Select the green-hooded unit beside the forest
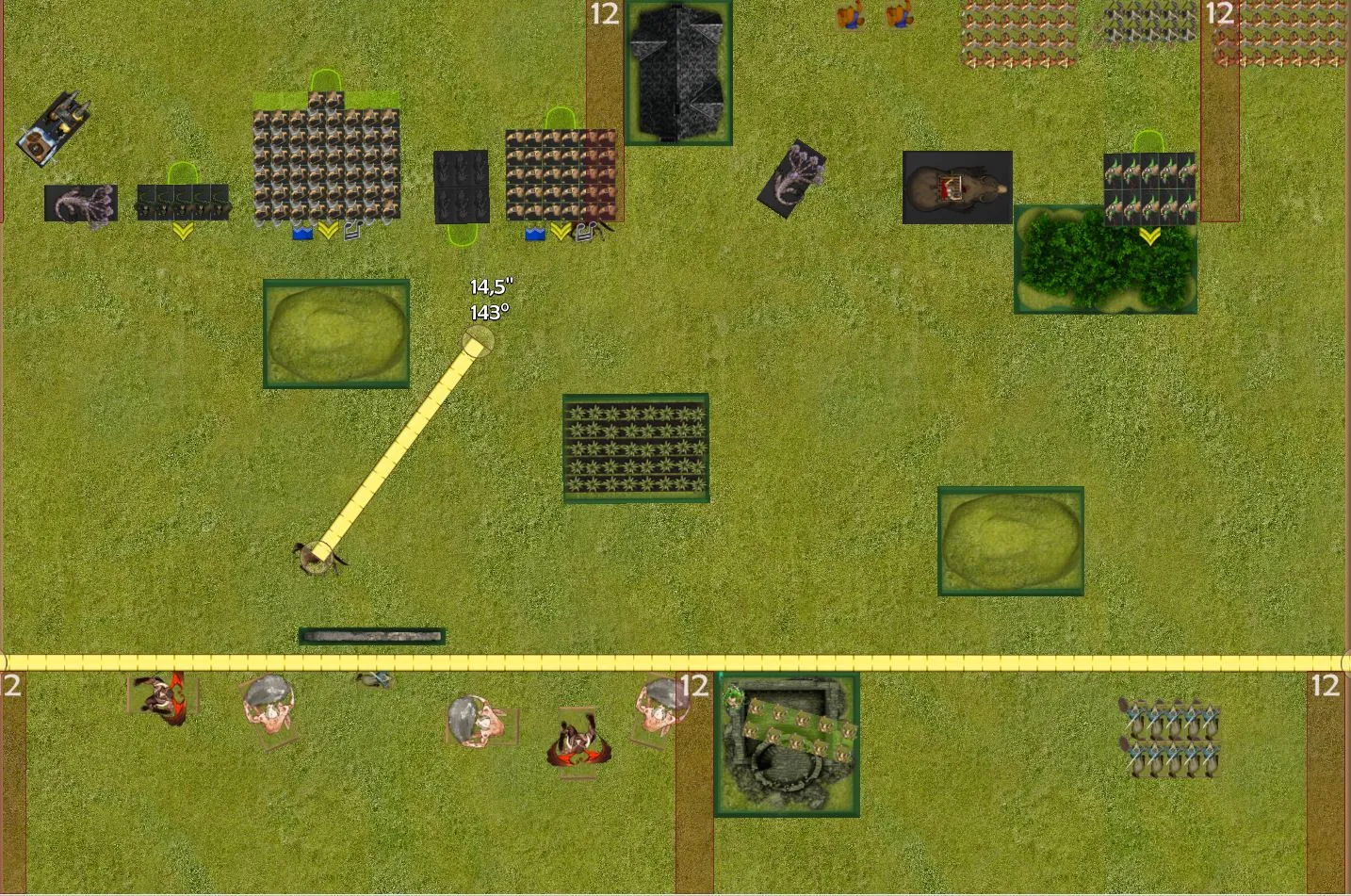This screenshot has width=1351, height=896. point(1148,188)
